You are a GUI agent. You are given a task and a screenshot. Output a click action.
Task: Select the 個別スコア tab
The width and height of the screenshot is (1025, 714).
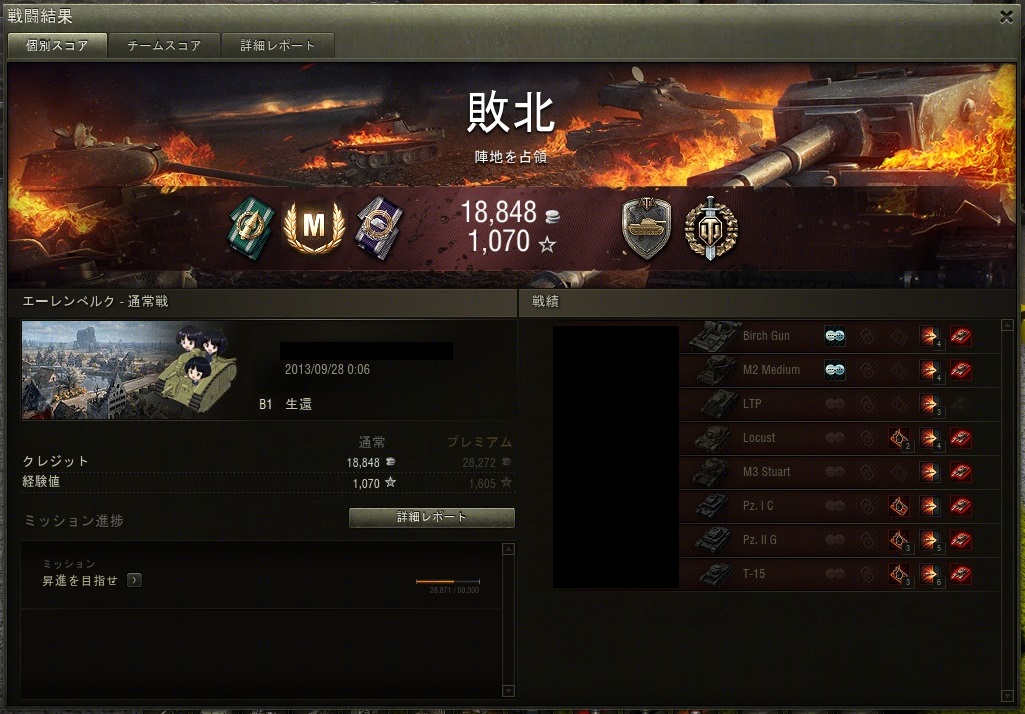tap(55, 46)
